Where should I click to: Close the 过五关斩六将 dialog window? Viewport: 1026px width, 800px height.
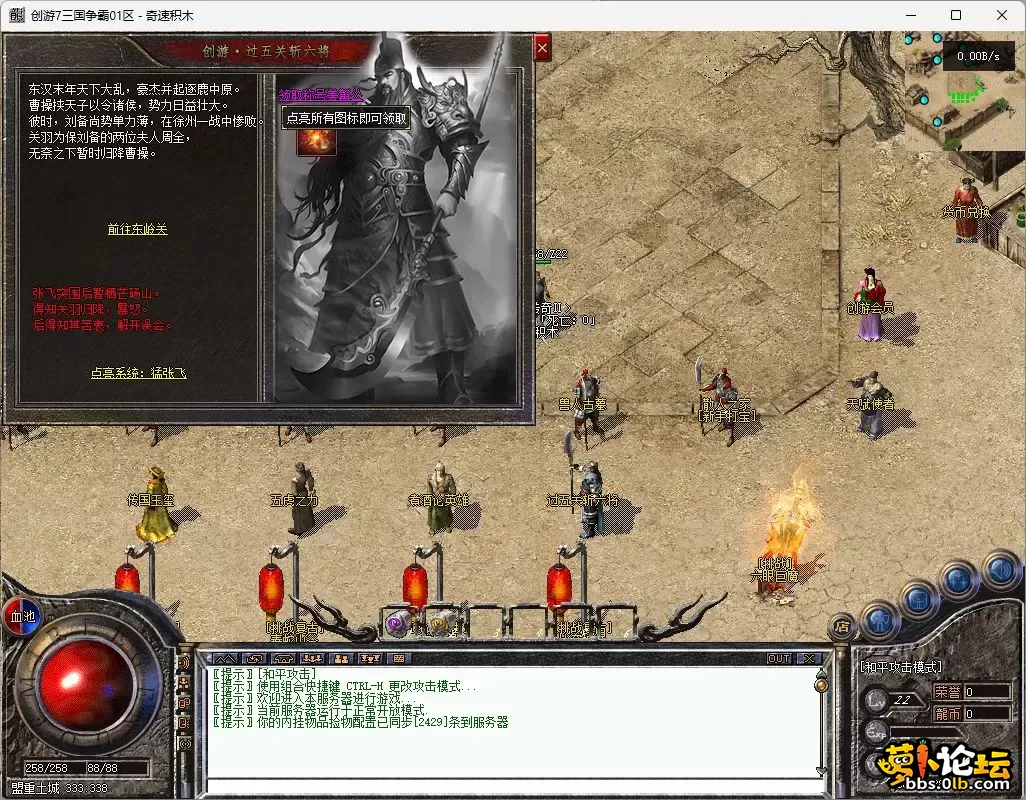tap(542, 47)
